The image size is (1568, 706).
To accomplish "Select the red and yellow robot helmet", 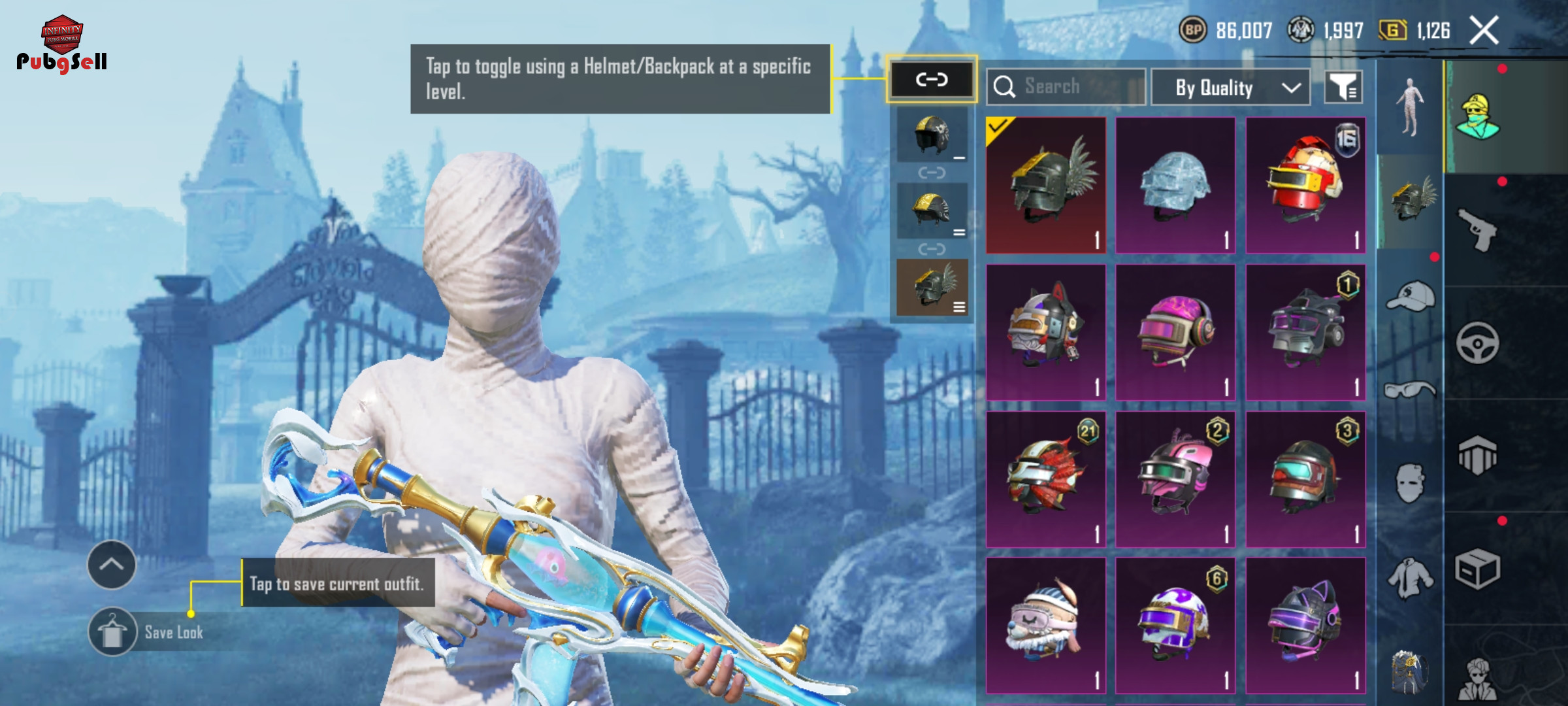I will click(x=1305, y=185).
